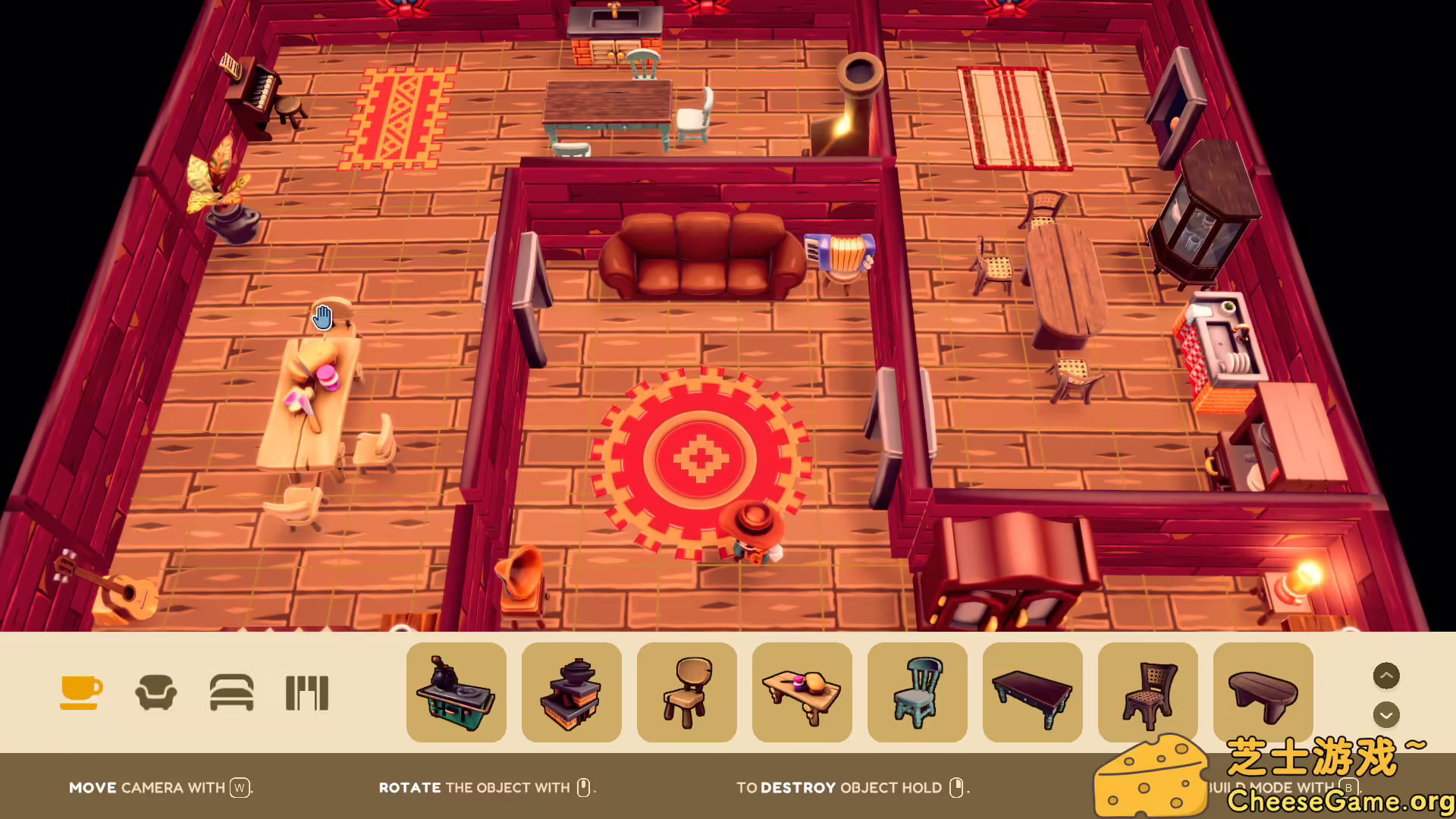Open the bed furniture category
Screen dimensions: 1456x819
pos(231,692)
